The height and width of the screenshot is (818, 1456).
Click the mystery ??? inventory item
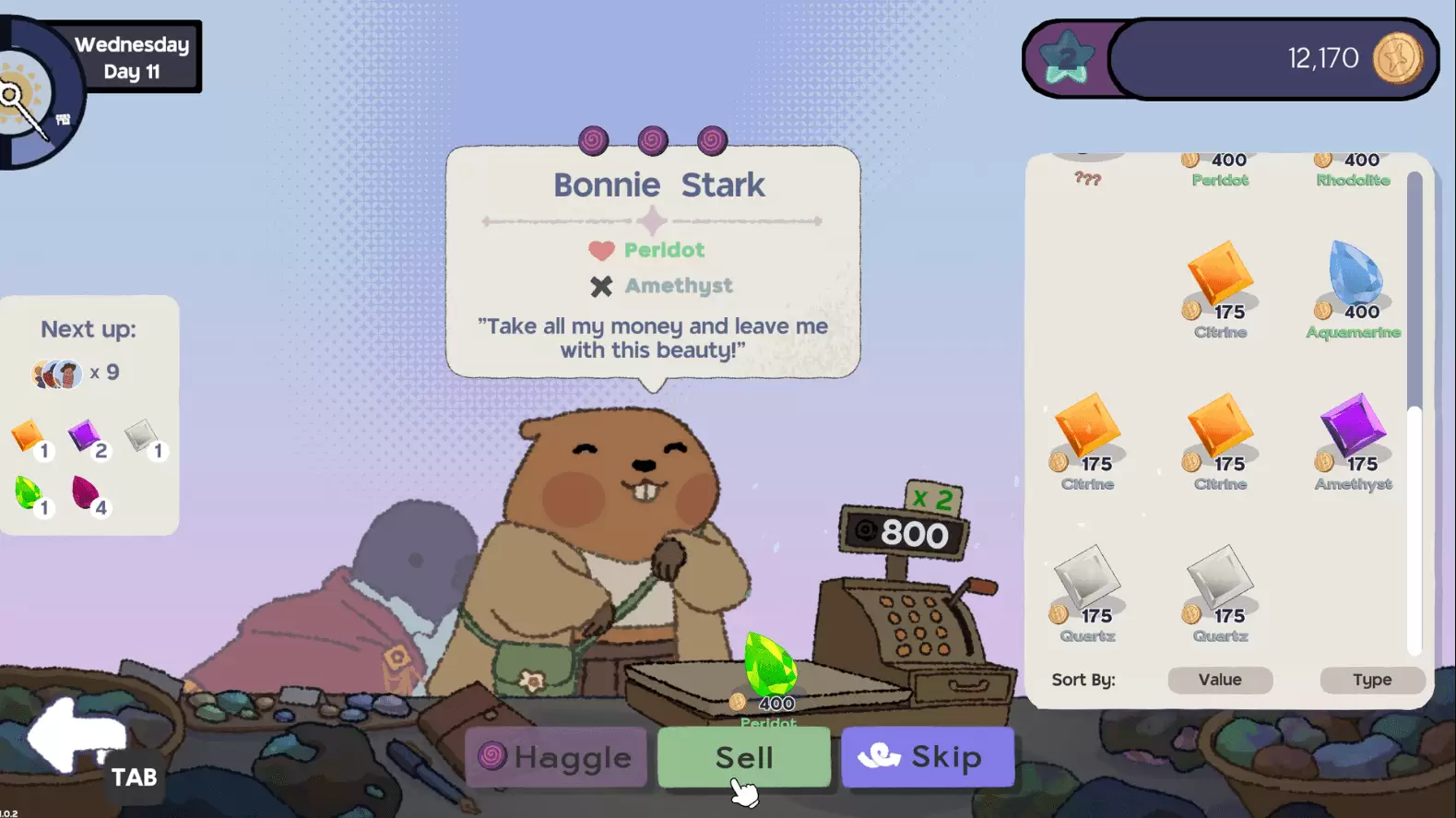point(1089,177)
